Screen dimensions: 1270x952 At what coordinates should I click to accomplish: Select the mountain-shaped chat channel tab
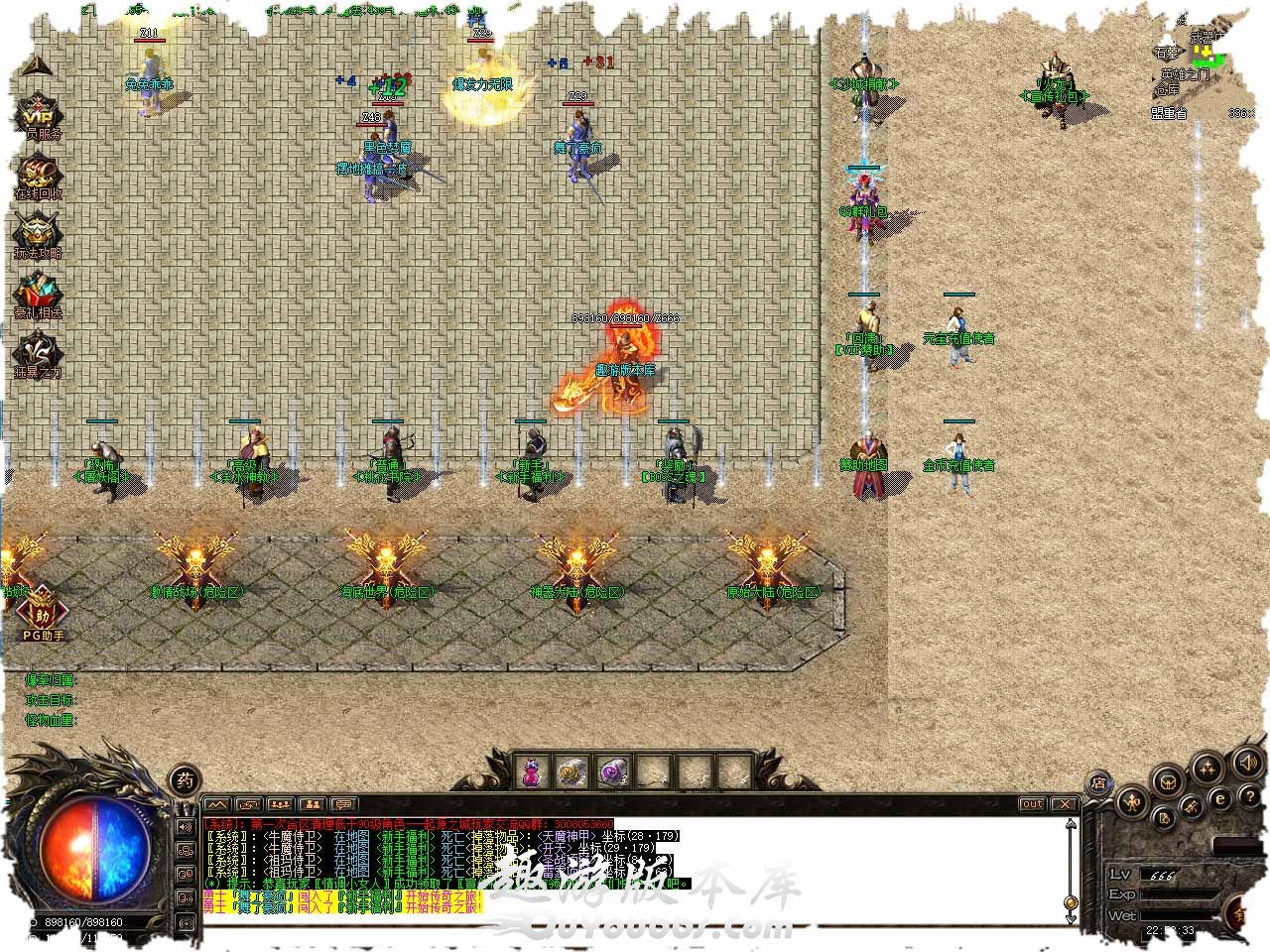click(x=216, y=804)
